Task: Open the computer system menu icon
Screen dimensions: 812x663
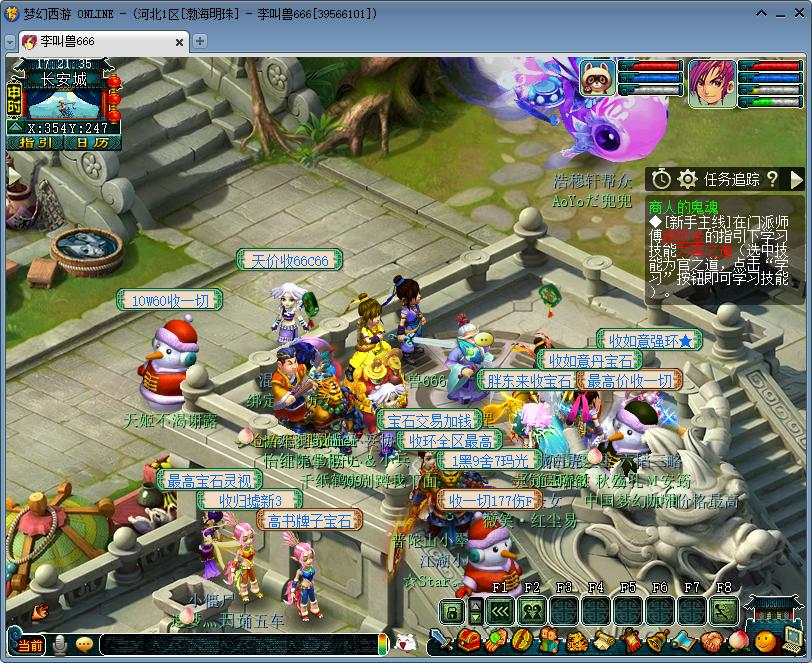Action: click(791, 641)
